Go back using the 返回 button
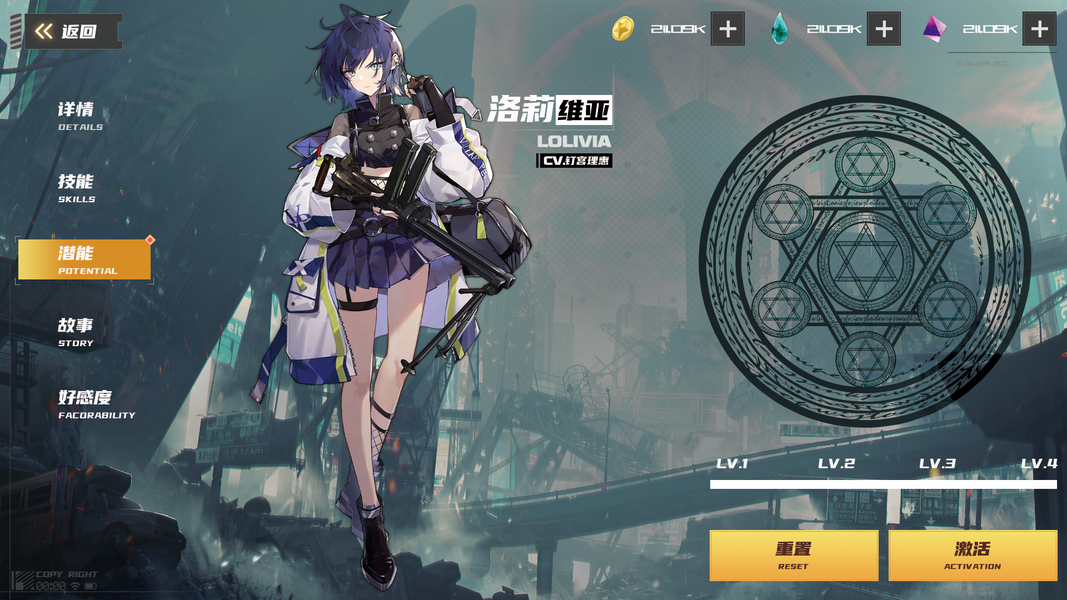 [x=70, y=31]
